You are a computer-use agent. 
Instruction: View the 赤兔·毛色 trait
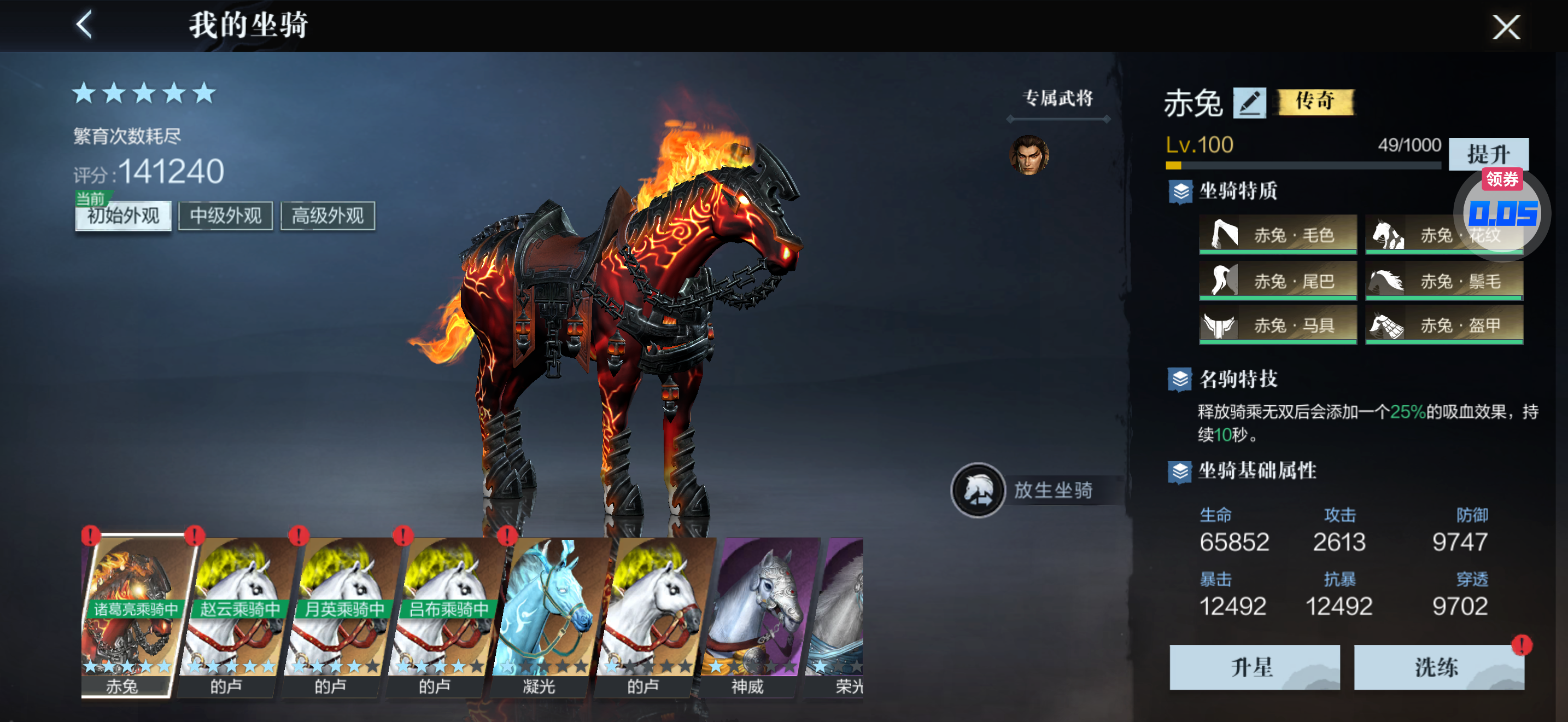point(1278,234)
